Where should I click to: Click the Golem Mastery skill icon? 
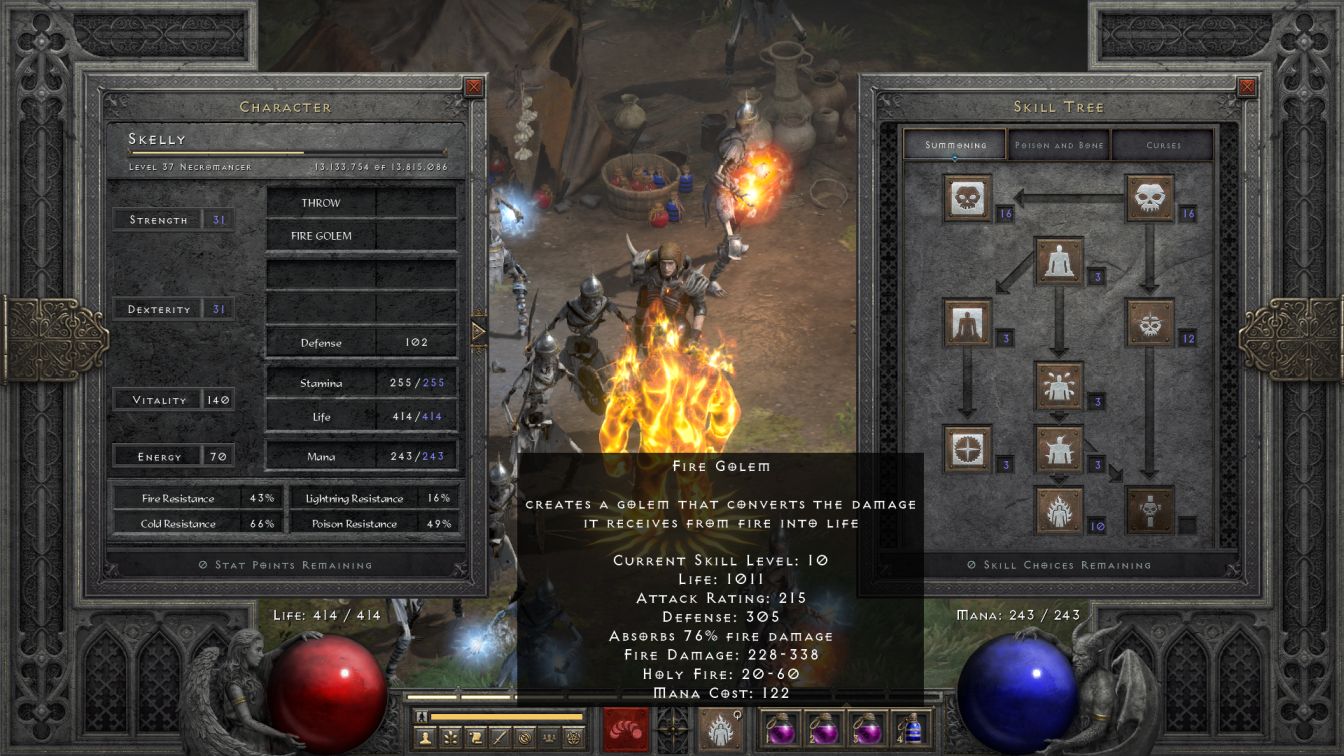(x=967, y=323)
